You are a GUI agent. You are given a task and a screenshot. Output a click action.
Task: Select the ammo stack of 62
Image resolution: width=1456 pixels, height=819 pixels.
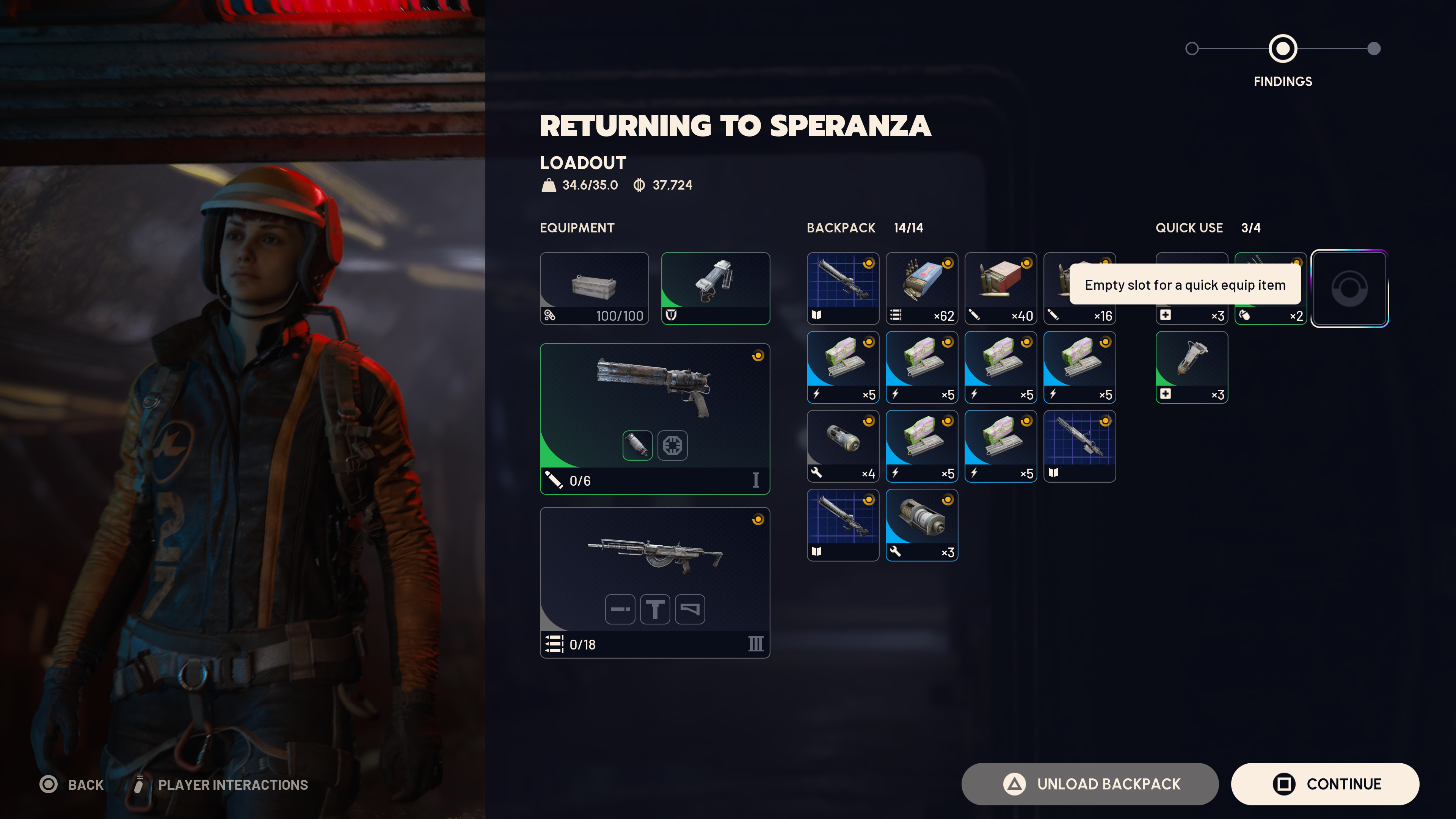(x=921, y=288)
